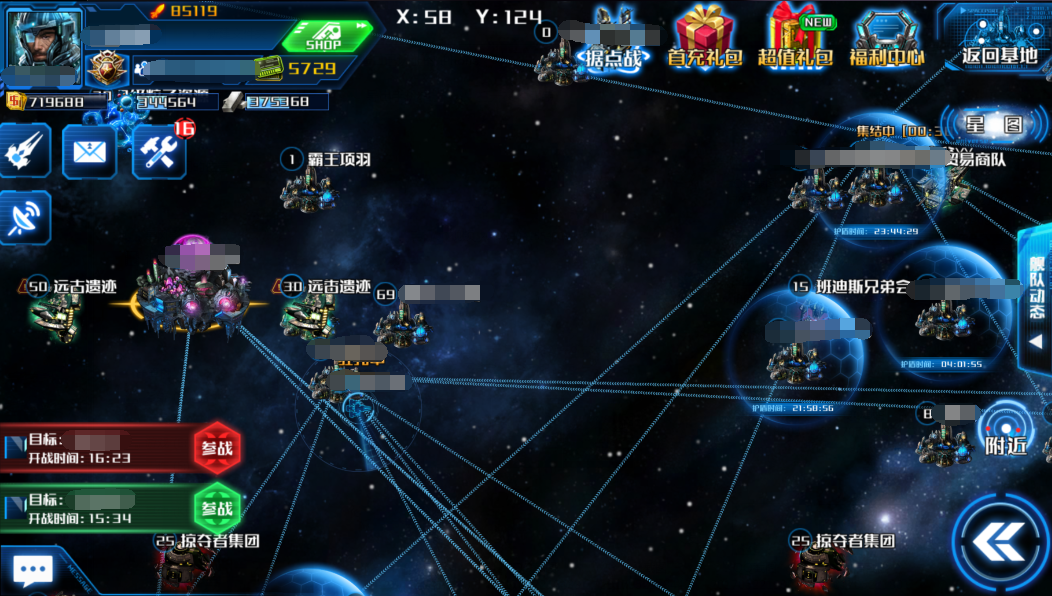The height and width of the screenshot is (596, 1052).
Task: Open the hammer and wrench tools icon
Action: [x=159, y=151]
